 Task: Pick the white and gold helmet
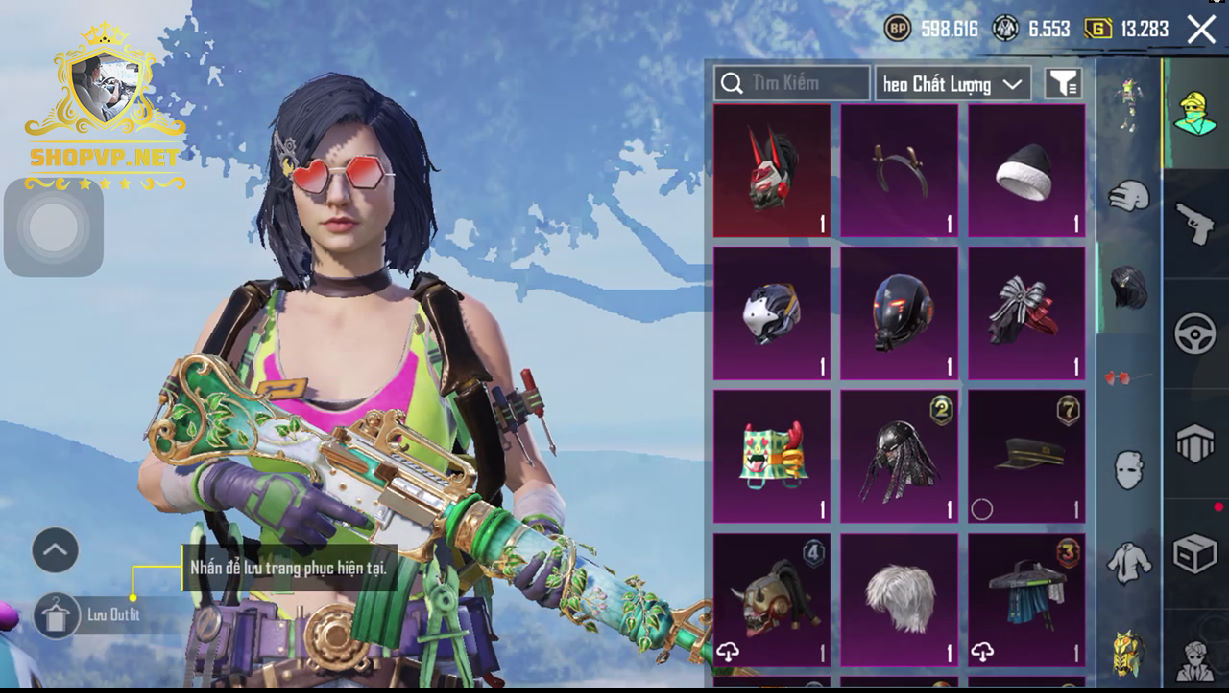tap(771, 313)
